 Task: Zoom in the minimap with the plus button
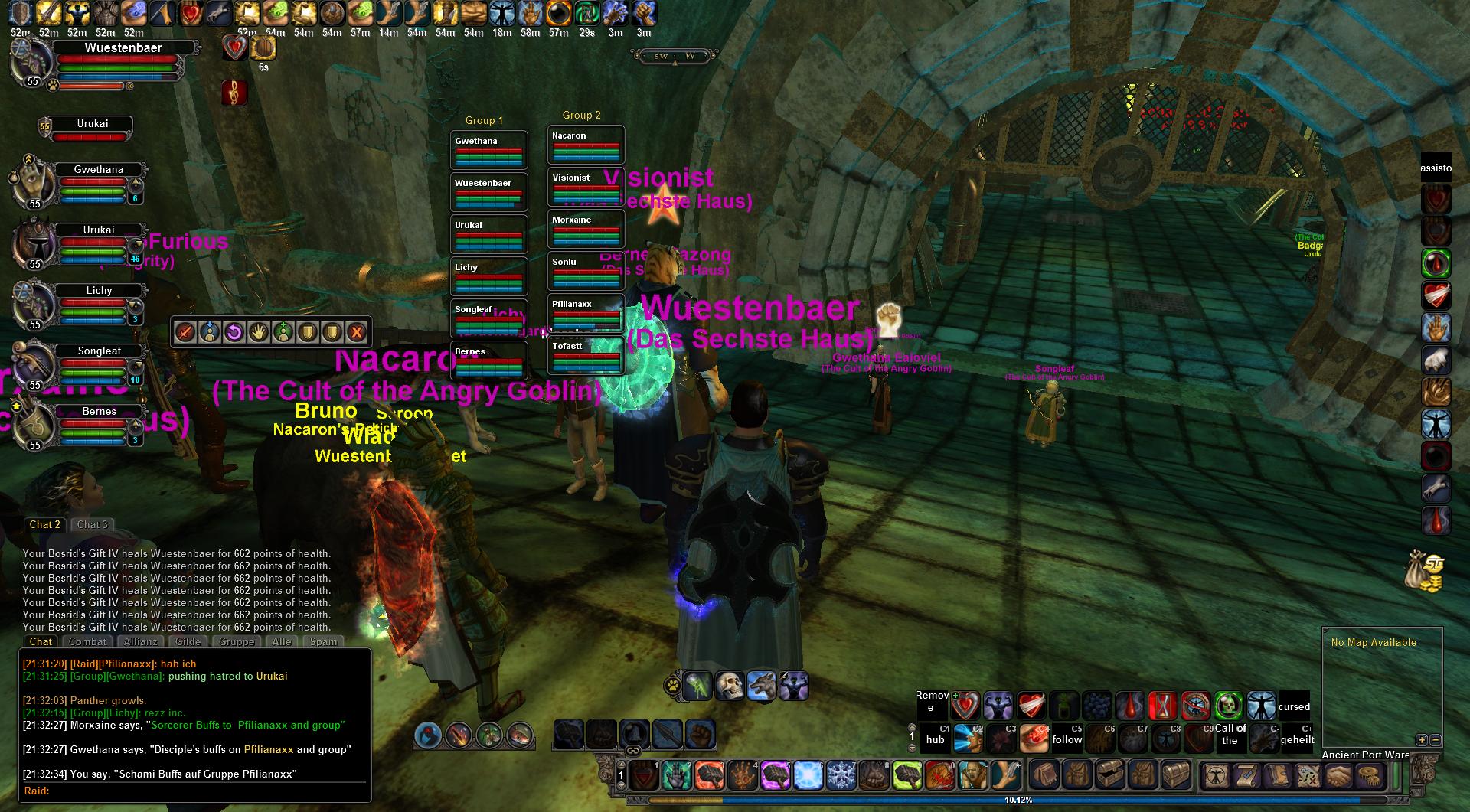pyautogui.click(x=1422, y=740)
